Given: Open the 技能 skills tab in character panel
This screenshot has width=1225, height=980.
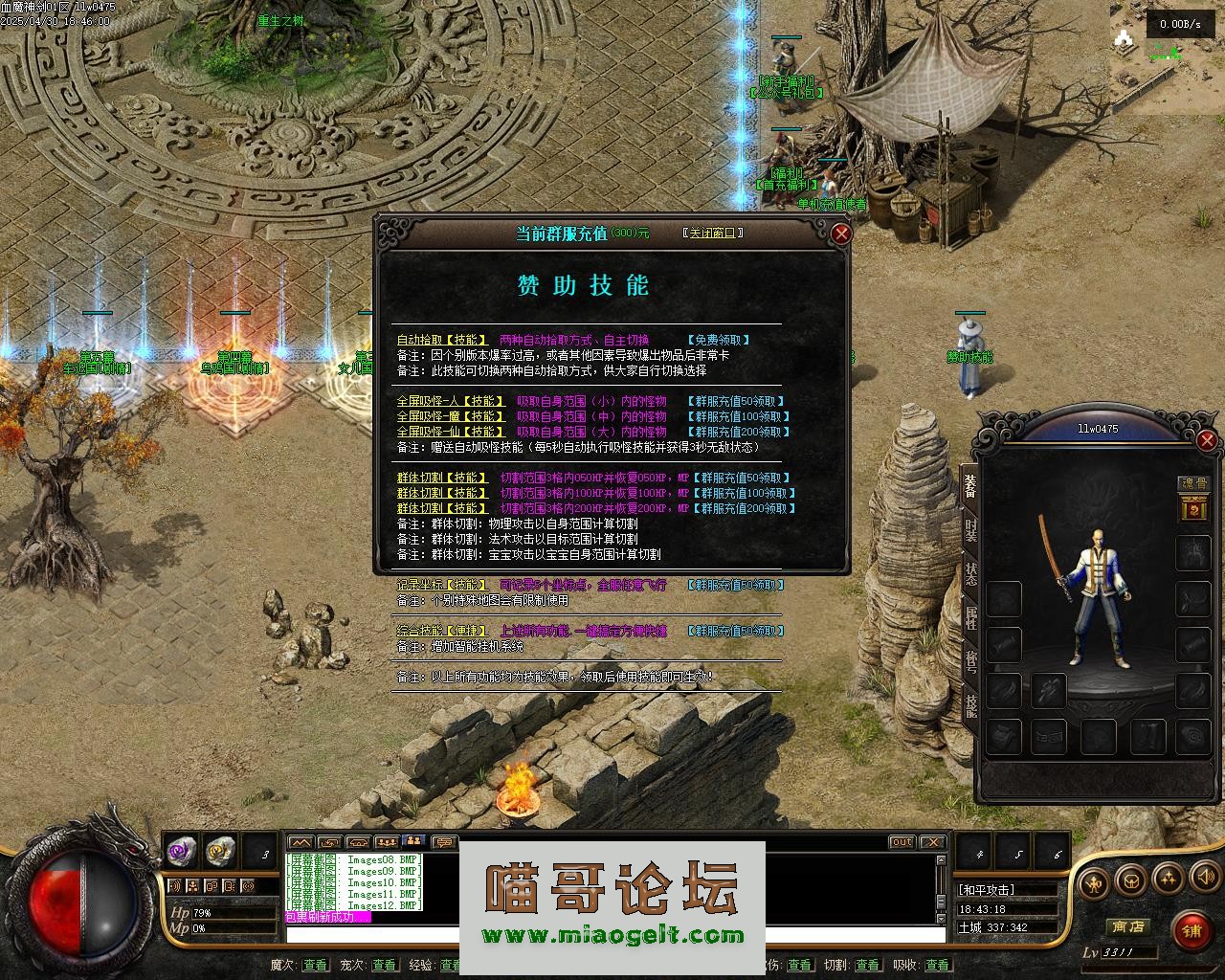Looking at the screenshot, I should coord(970,707).
